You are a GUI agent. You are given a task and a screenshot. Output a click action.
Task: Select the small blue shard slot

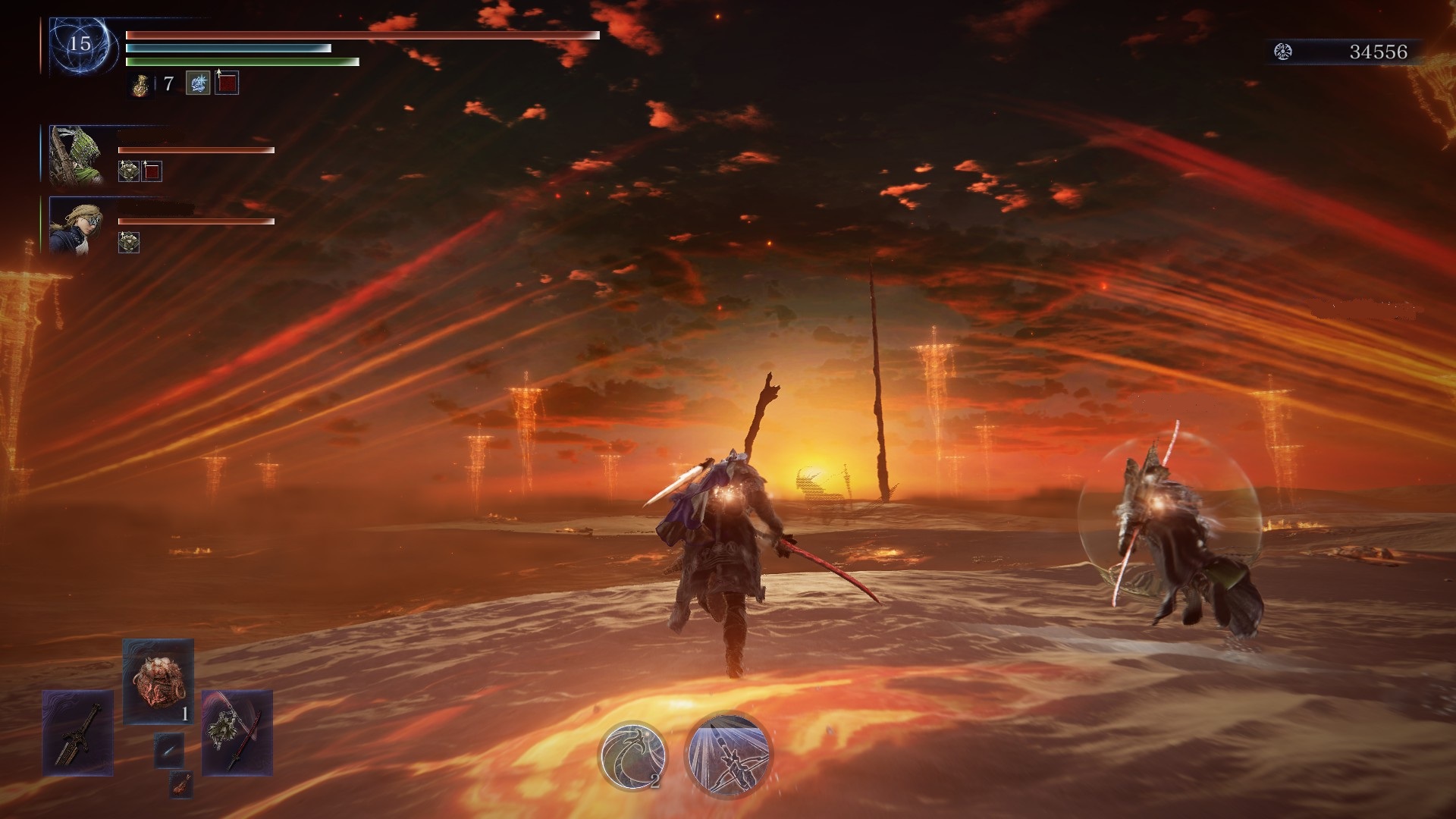tap(168, 751)
